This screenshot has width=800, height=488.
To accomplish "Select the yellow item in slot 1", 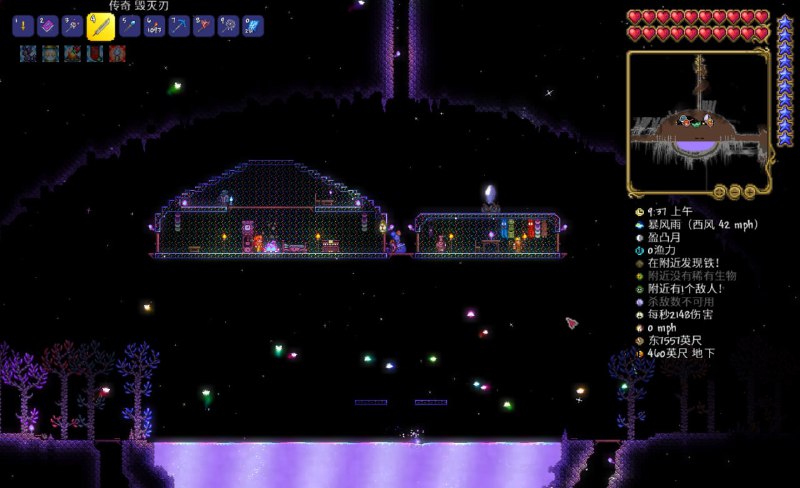I will [23, 27].
